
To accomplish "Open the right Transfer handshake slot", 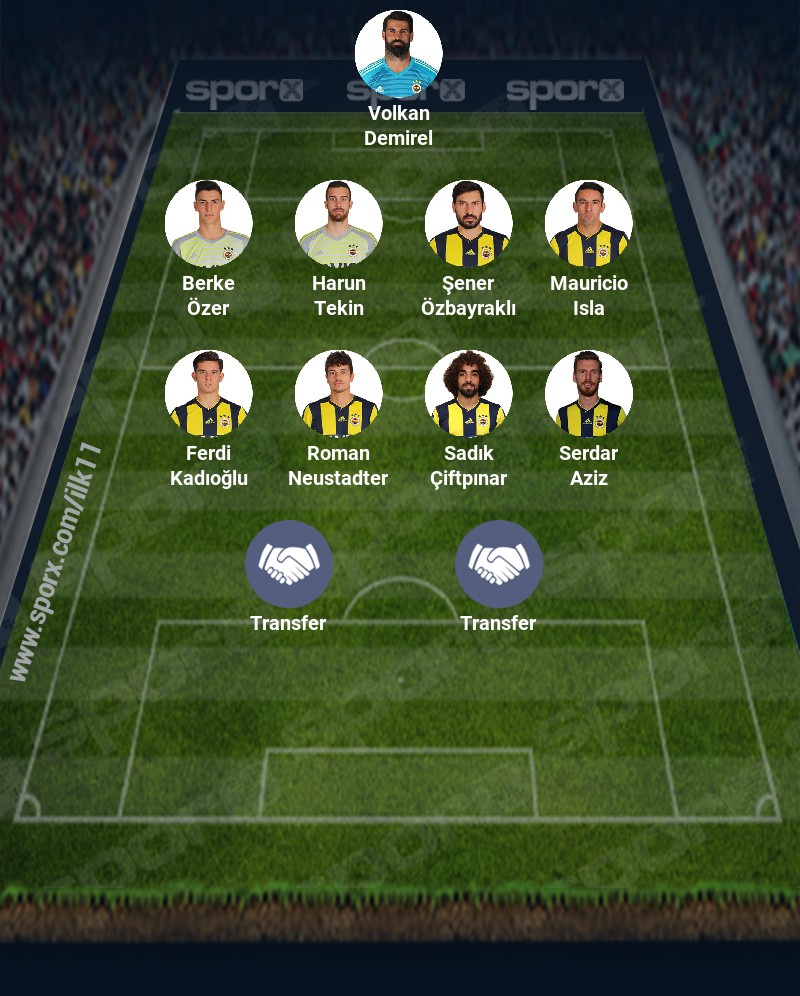I will coord(498,564).
